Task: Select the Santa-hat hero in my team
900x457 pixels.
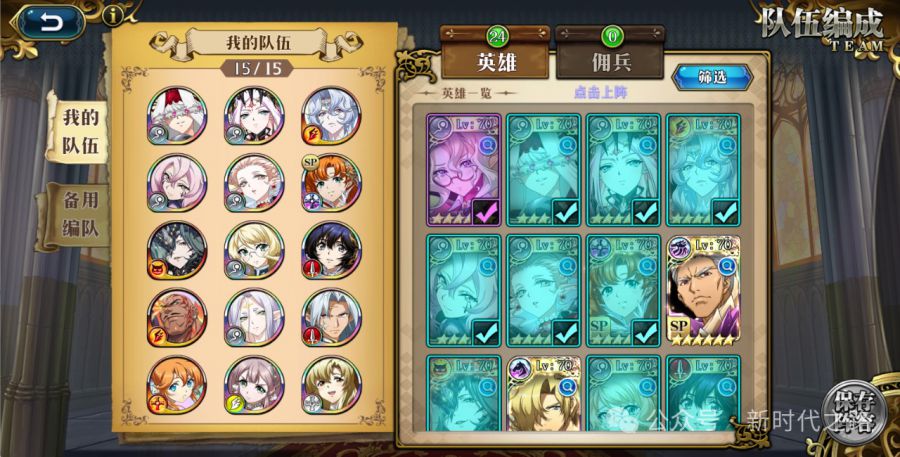Action: [177, 116]
